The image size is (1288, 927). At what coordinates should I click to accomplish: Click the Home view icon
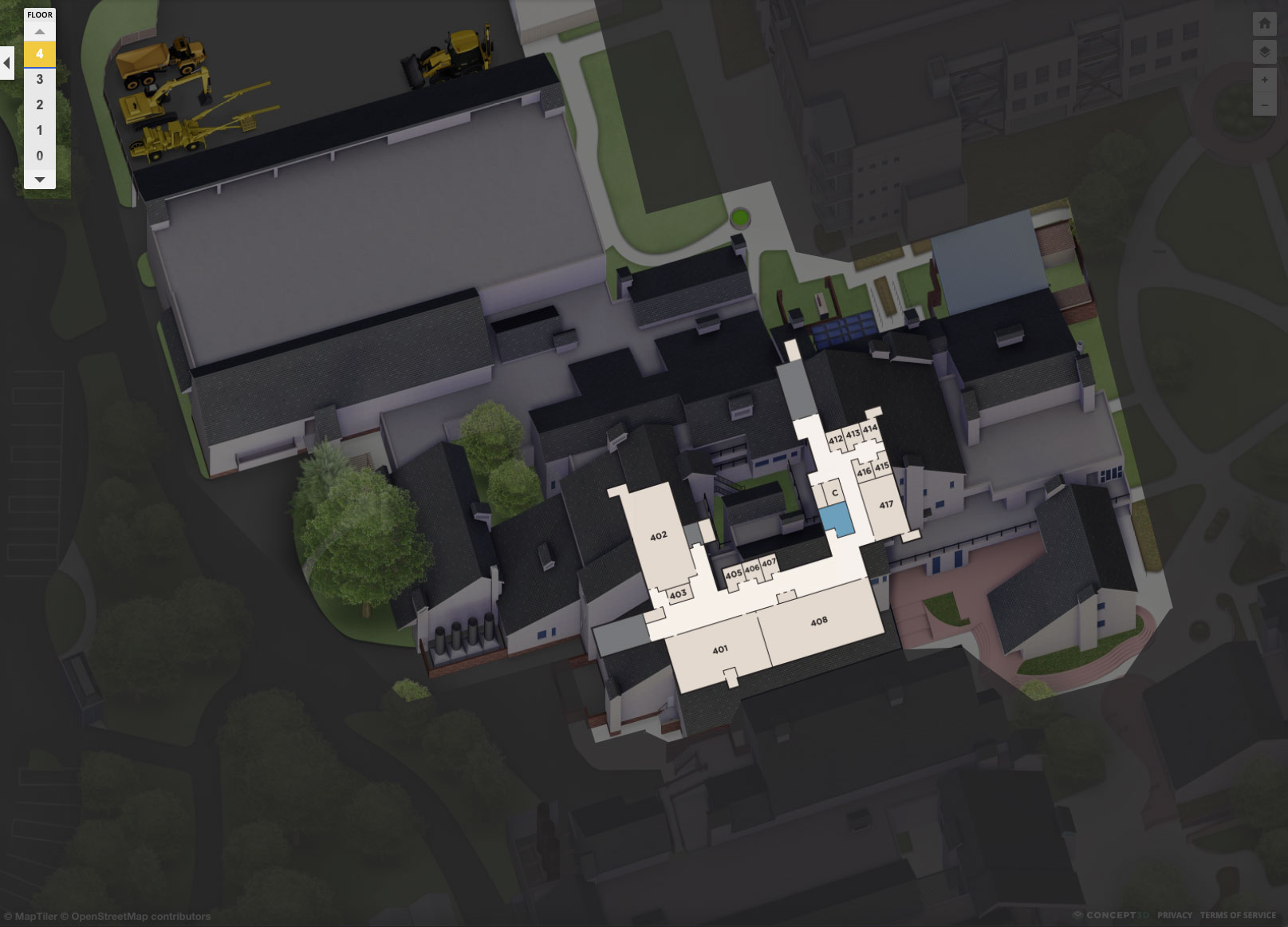(1265, 25)
